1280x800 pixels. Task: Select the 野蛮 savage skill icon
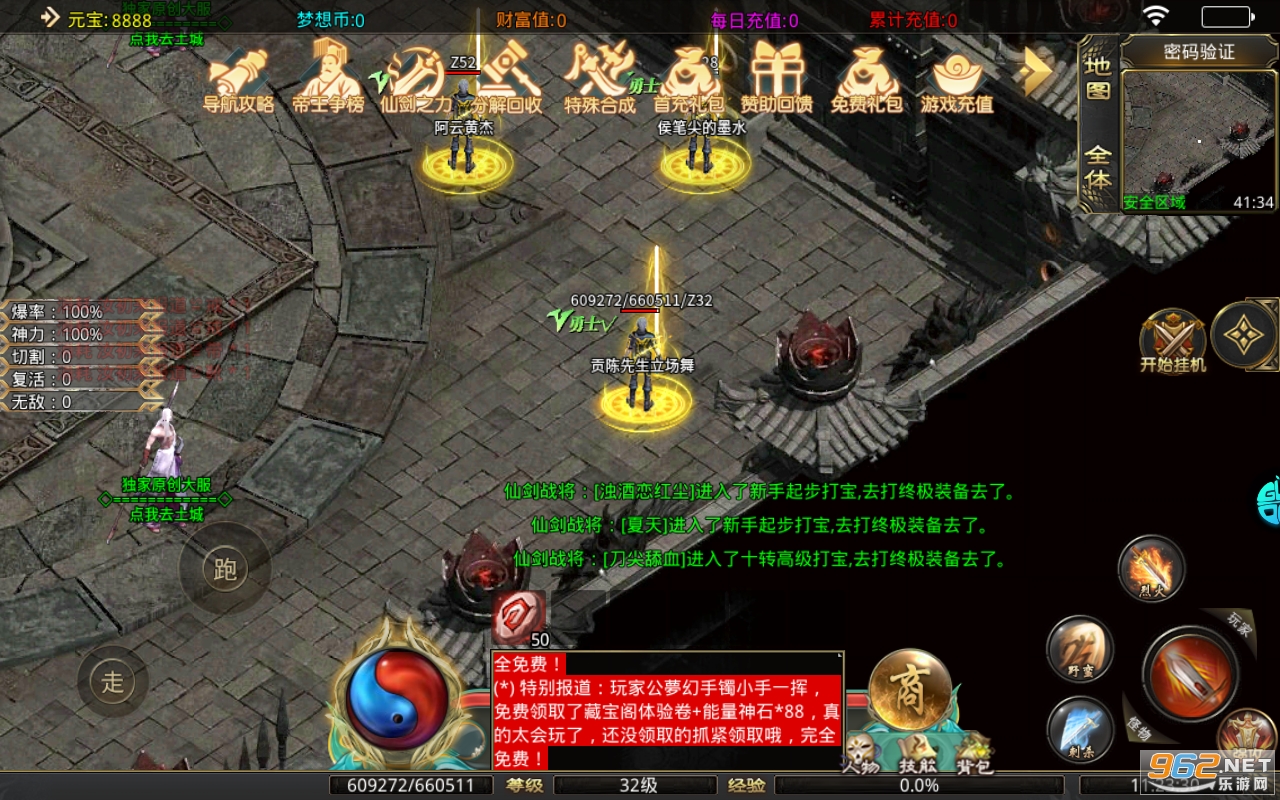point(1080,650)
